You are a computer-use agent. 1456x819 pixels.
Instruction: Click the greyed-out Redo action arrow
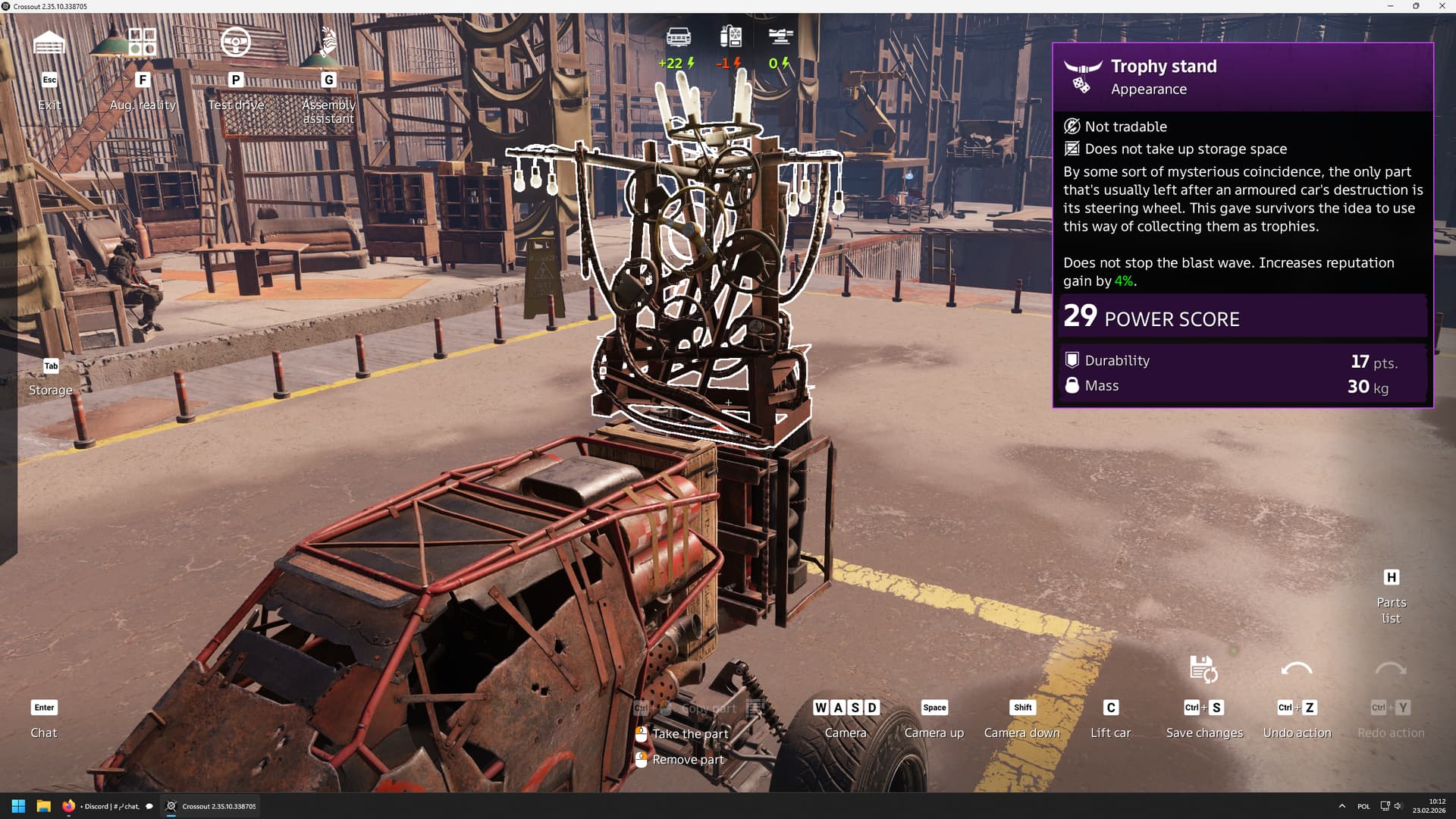1390,670
